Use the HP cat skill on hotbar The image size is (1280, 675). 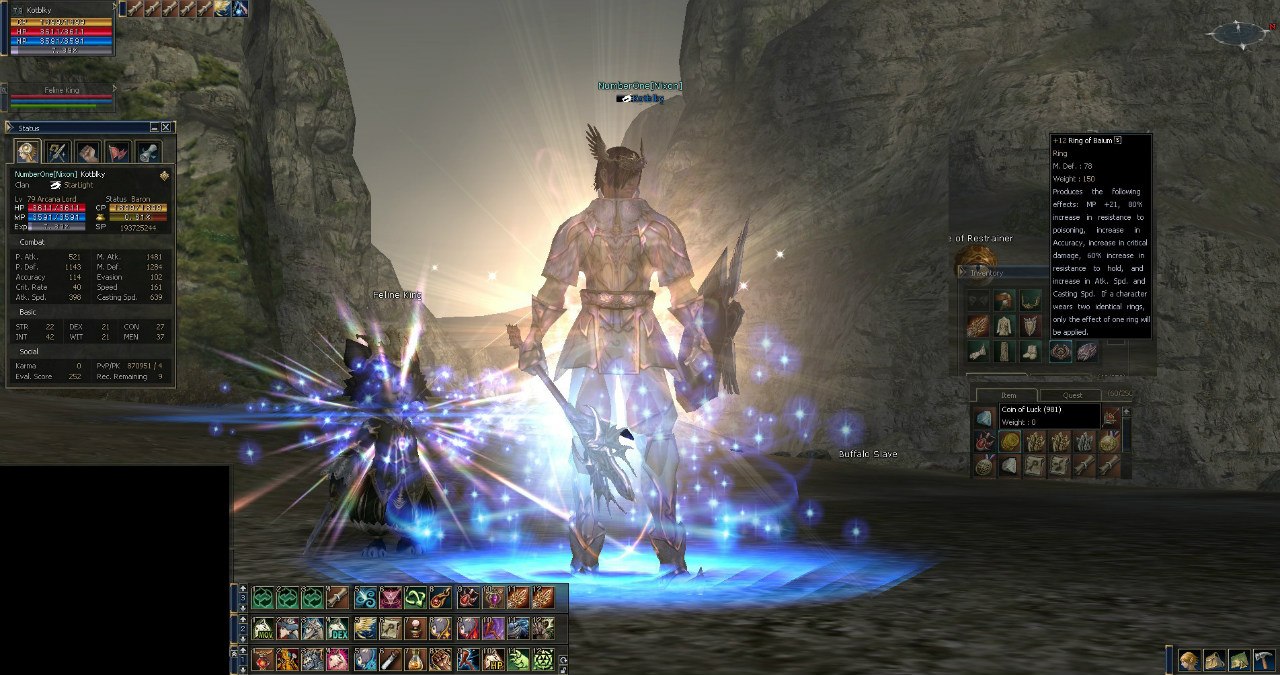coord(493,659)
